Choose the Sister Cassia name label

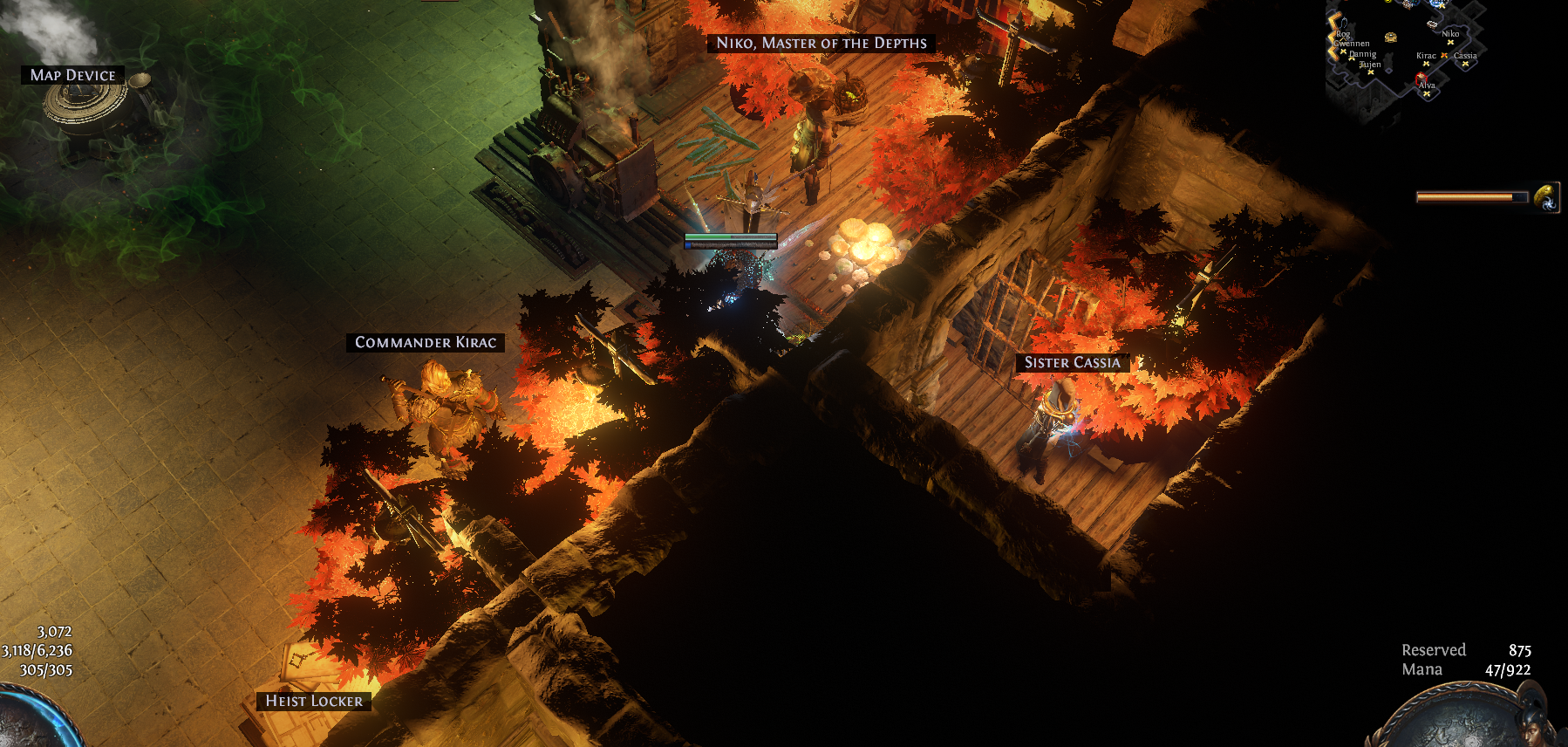(x=1072, y=362)
